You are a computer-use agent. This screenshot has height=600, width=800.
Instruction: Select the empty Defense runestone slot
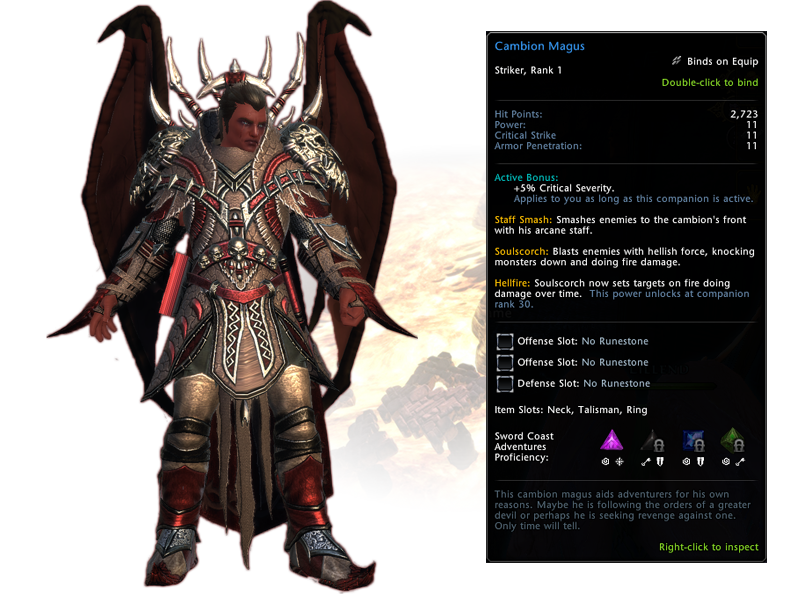505,383
